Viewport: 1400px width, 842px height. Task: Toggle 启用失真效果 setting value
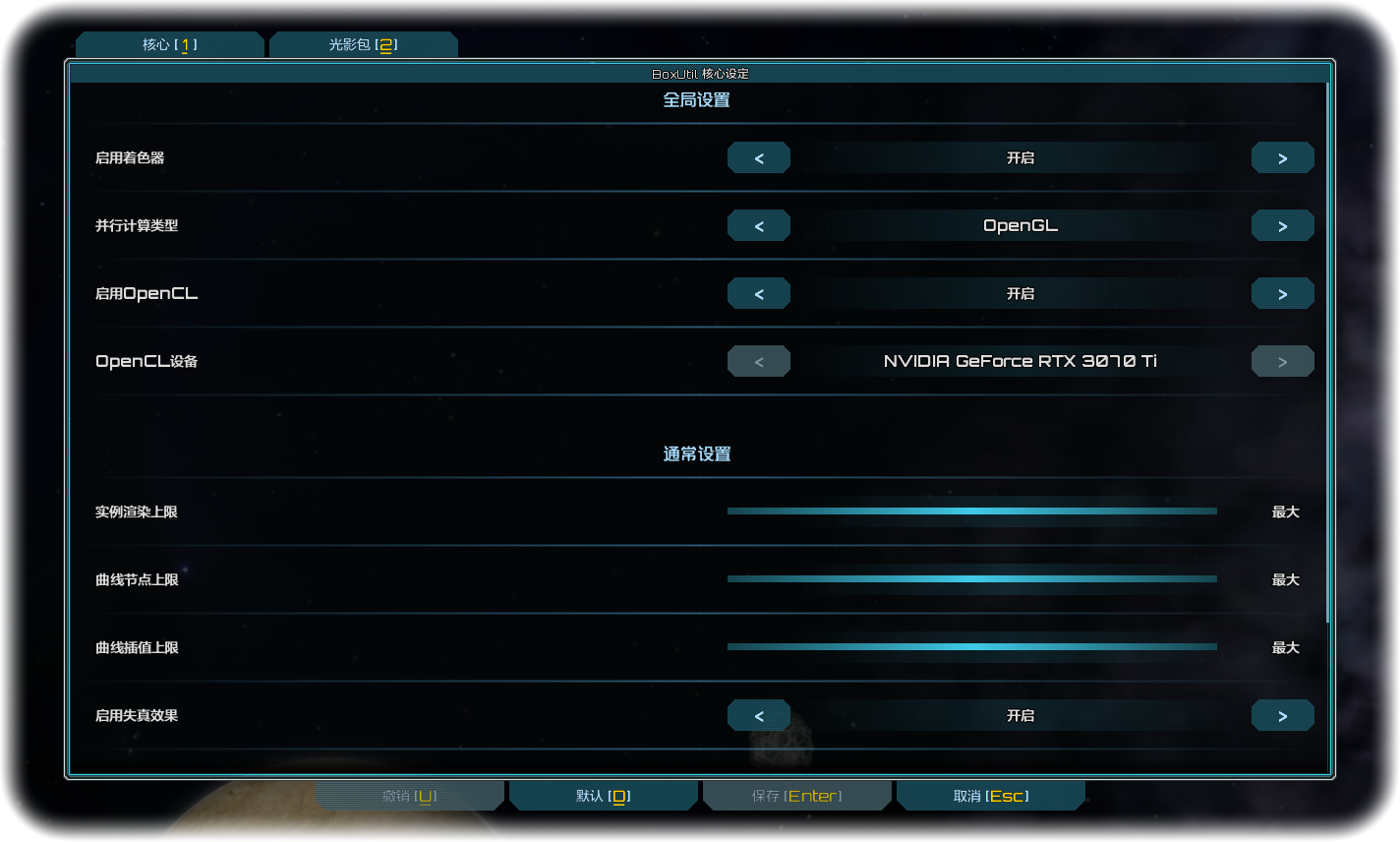click(1021, 715)
